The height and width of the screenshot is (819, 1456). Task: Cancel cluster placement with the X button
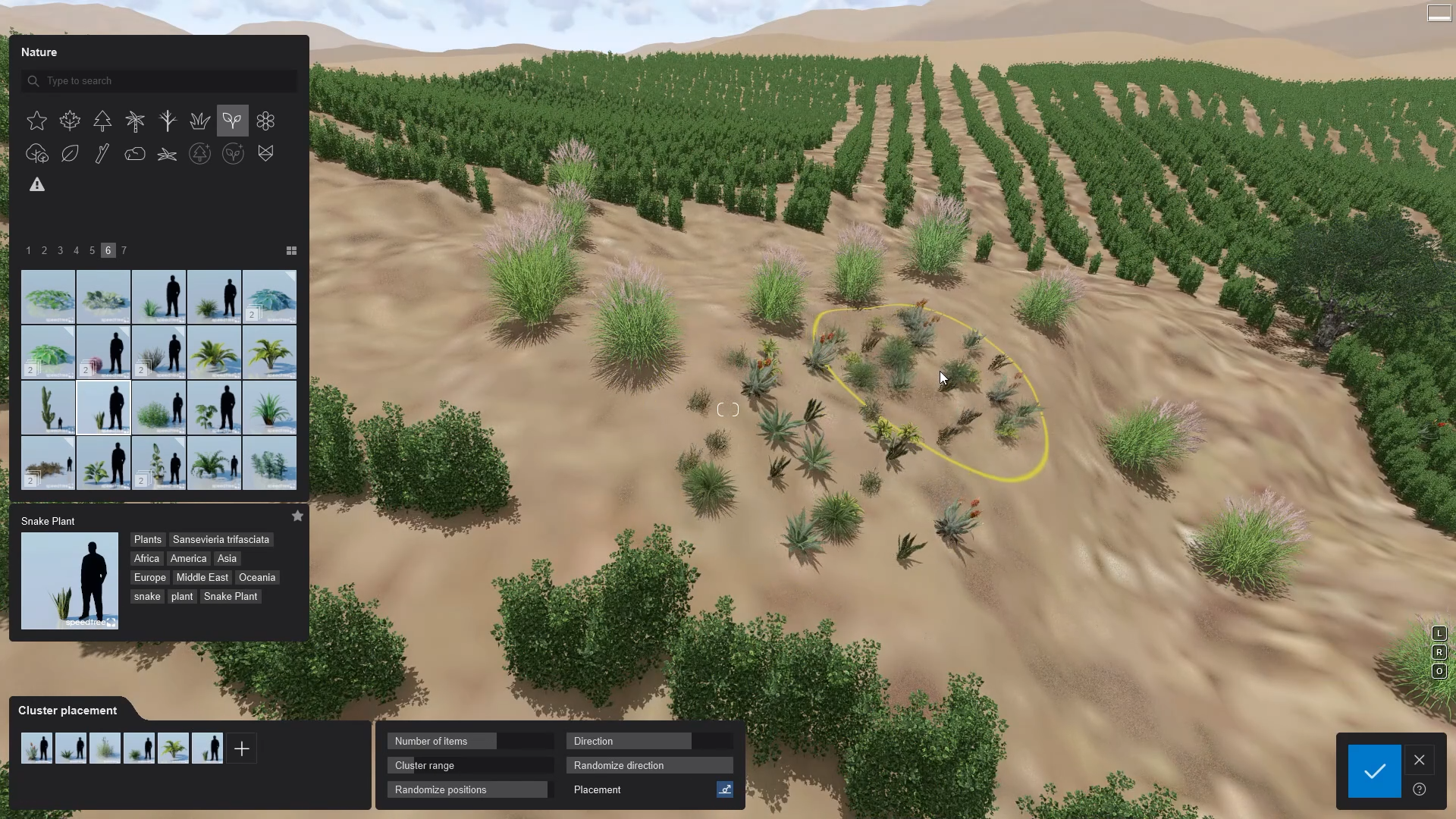tap(1420, 760)
